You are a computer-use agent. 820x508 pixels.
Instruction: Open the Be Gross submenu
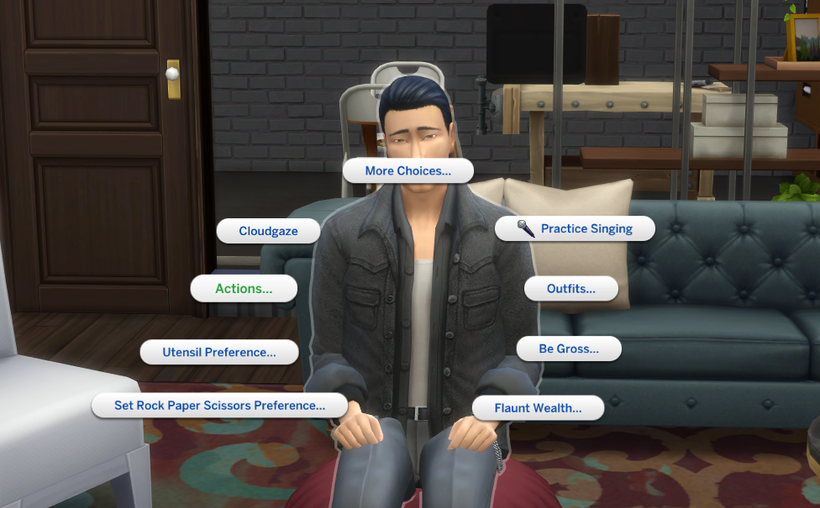click(568, 349)
